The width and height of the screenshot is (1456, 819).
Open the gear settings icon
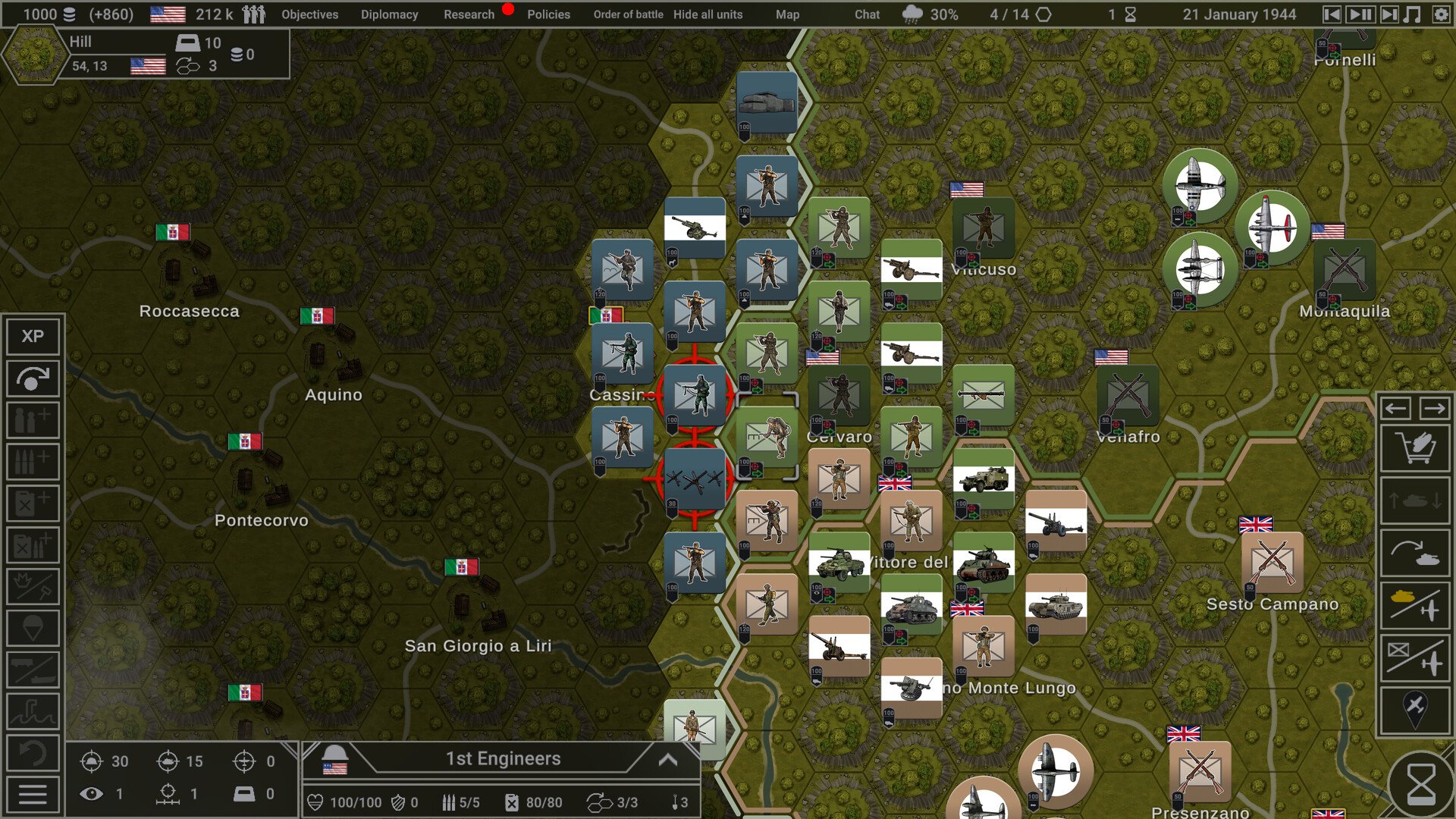click(x=1440, y=14)
